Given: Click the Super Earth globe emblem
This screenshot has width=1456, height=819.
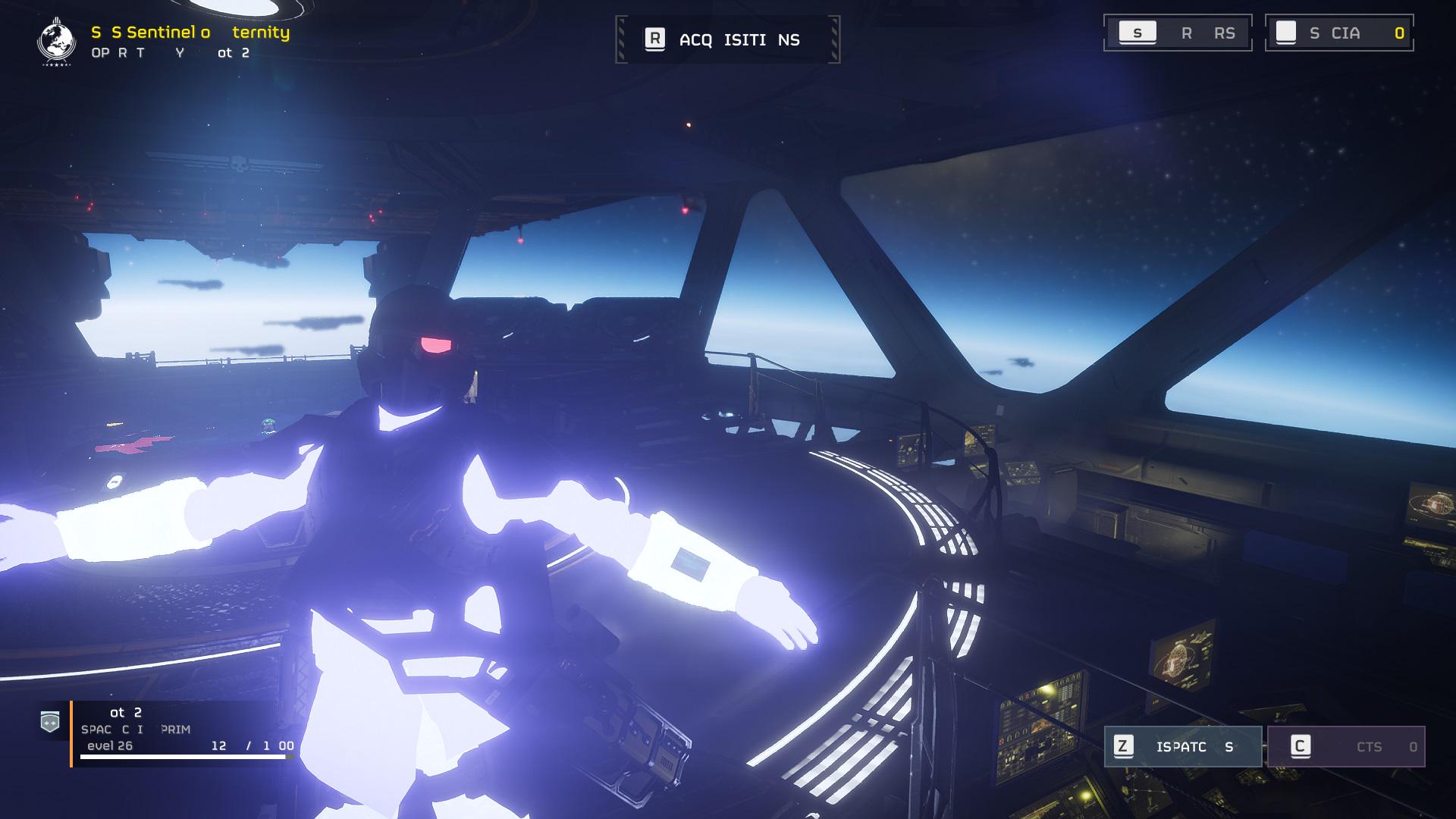Looking at the screenshot, I should pyautogui.click(x=56, y=42).
